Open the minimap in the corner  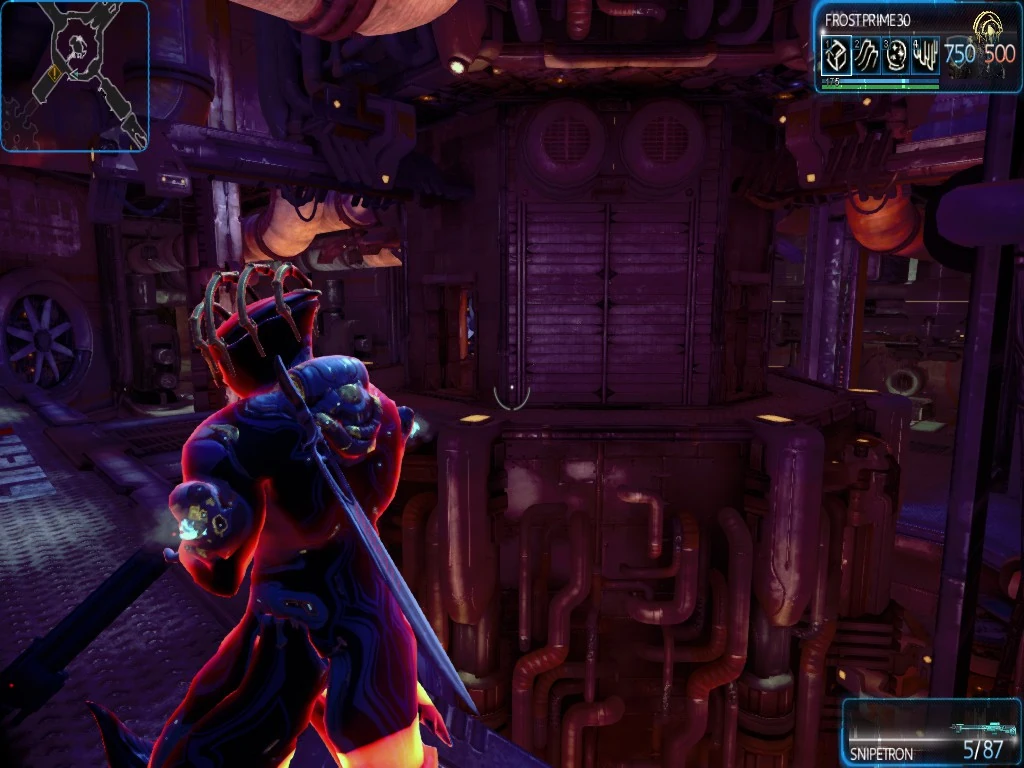click(75, 76)
